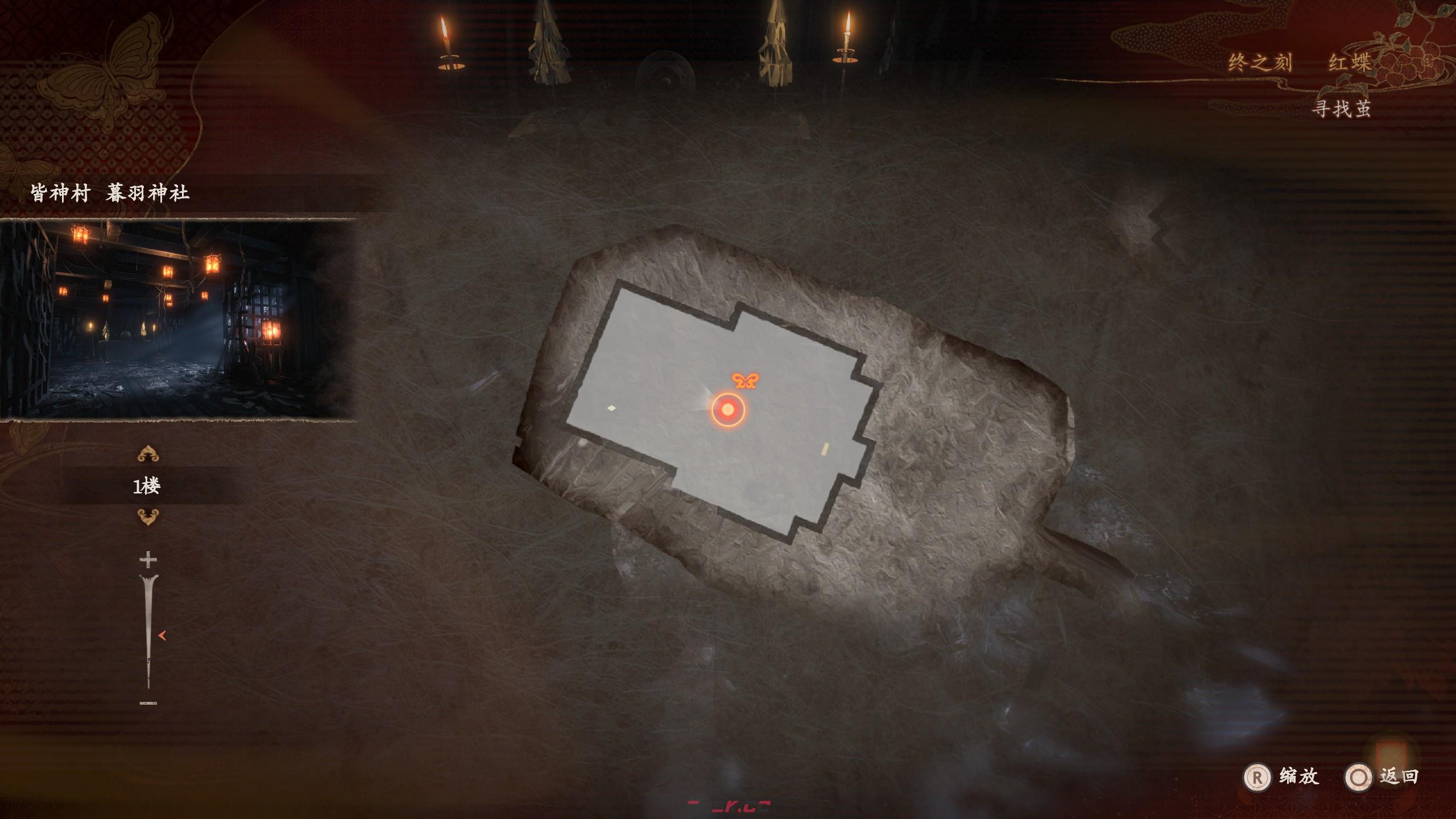The image size is (1456, 819).
Task: Click the orange butterfly map marker
Action: click(745, 380)
